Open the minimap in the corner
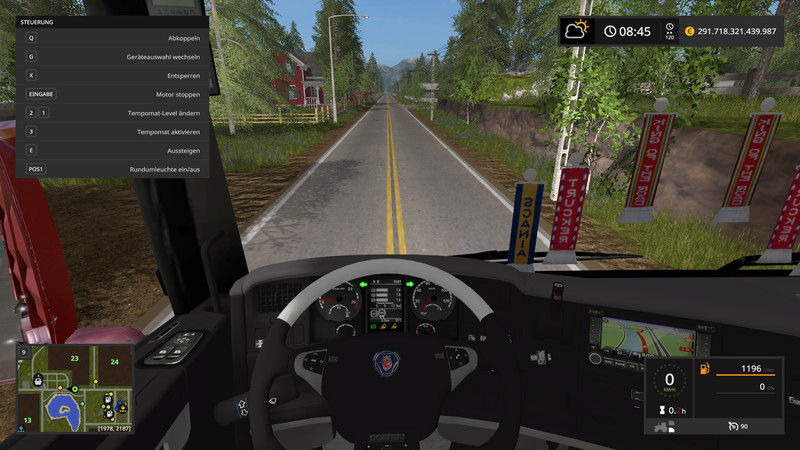The width and height of the screenshot is (800, 450). [75, 387]
